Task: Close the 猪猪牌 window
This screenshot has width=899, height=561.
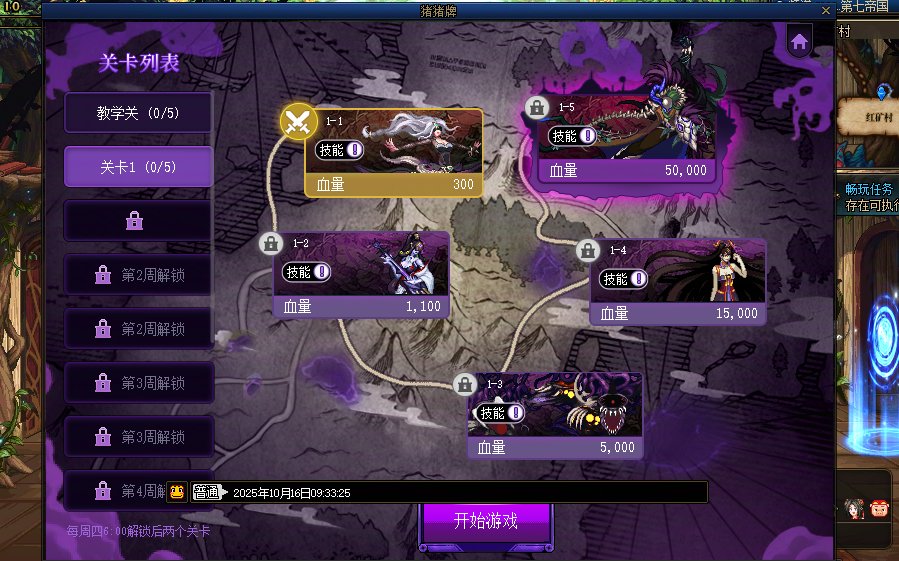Action: [x=825, y=10]
